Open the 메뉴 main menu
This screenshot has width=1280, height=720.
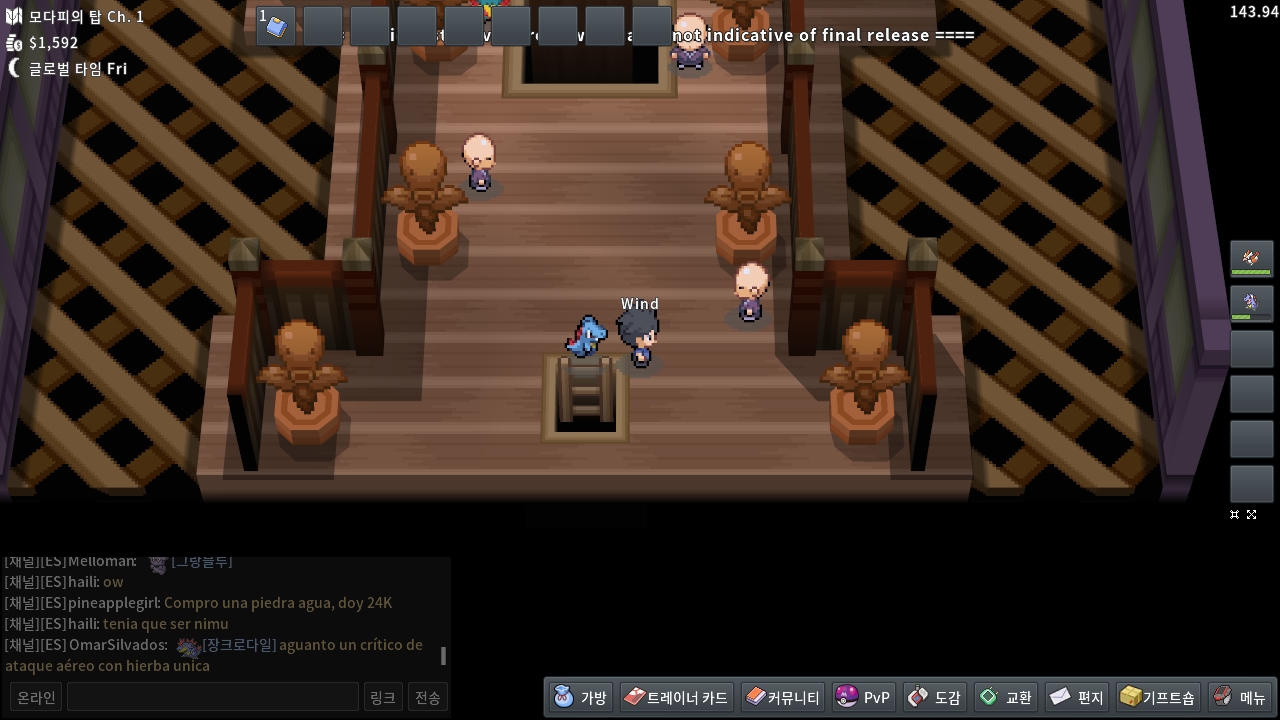click(1239, 697)
